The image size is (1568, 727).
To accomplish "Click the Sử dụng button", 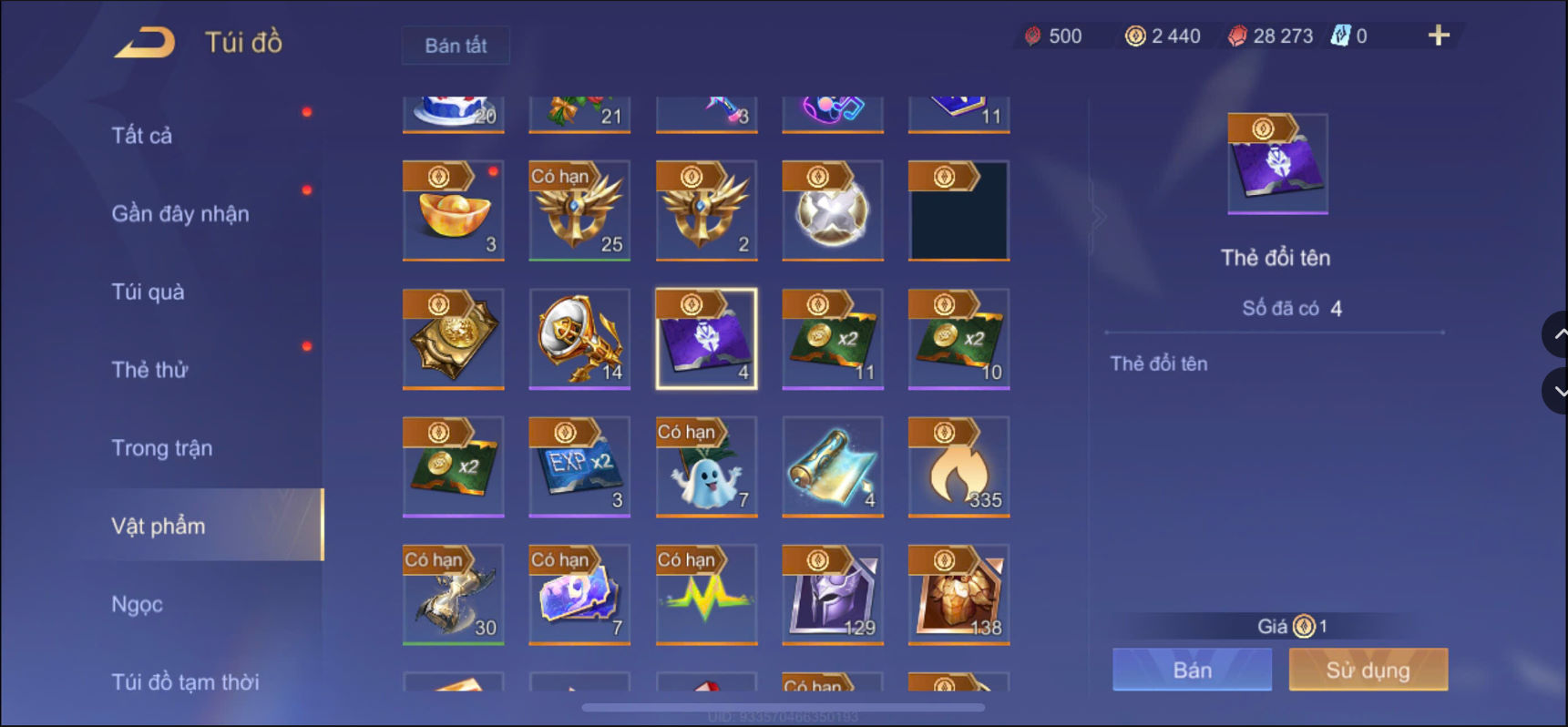I will click(1368, 669).
